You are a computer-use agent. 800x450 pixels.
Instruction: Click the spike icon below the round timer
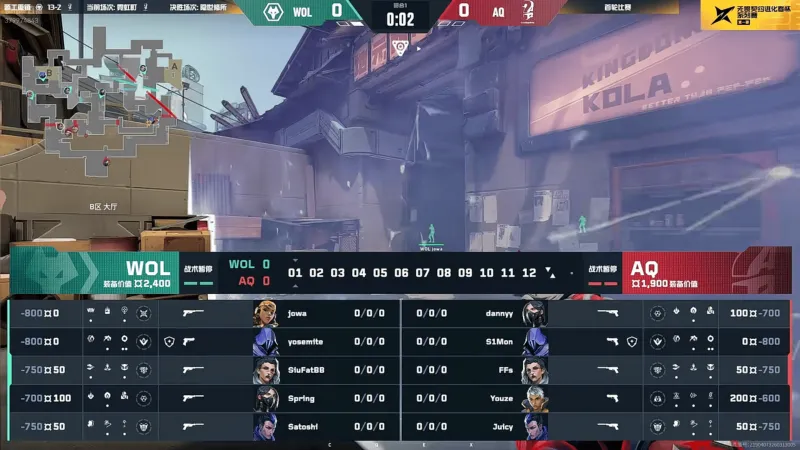[399, 46]
